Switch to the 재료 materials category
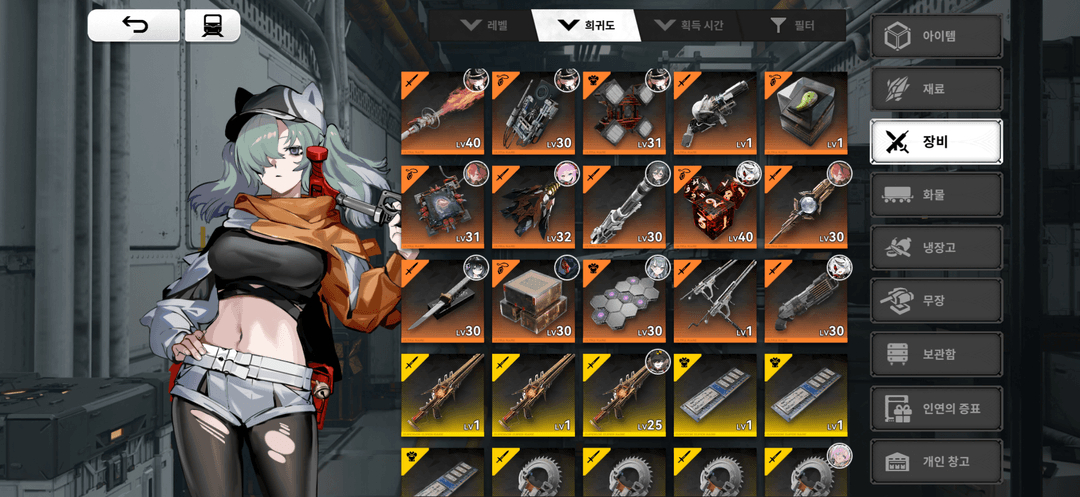 (936, 89)
